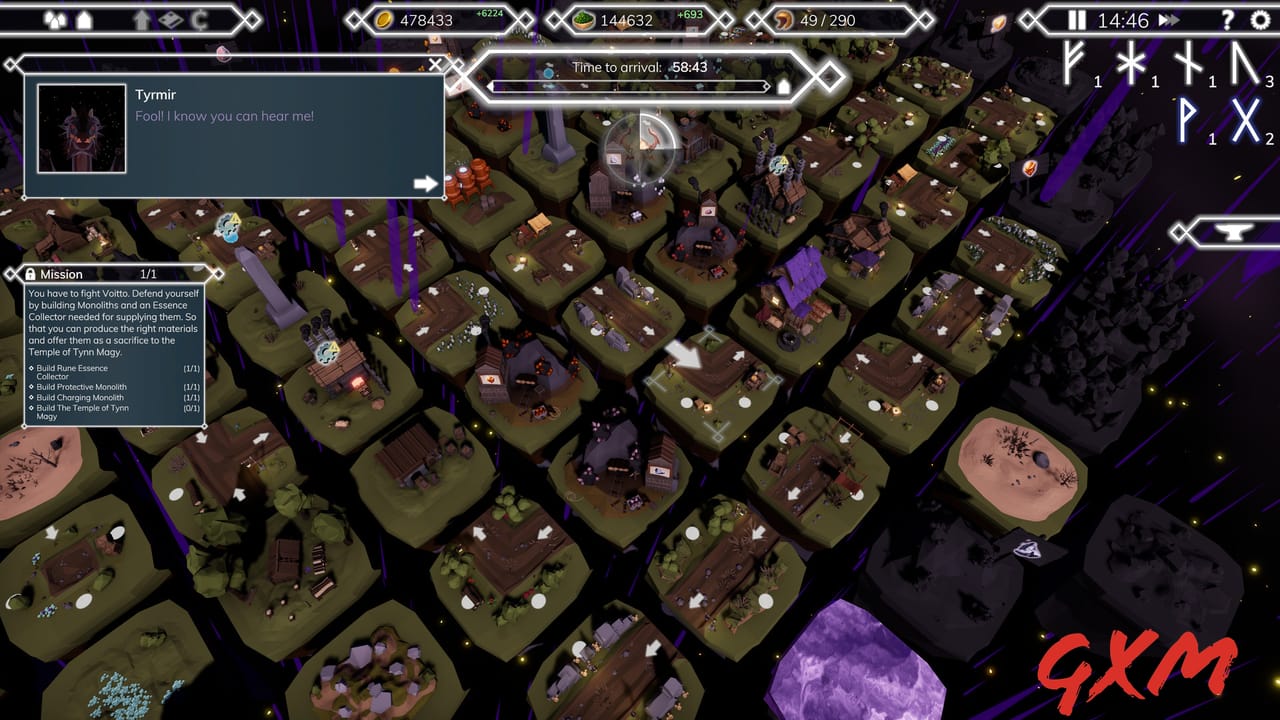
Task: Open the forge anvil panel on the right
Action: click(1234, 232)
